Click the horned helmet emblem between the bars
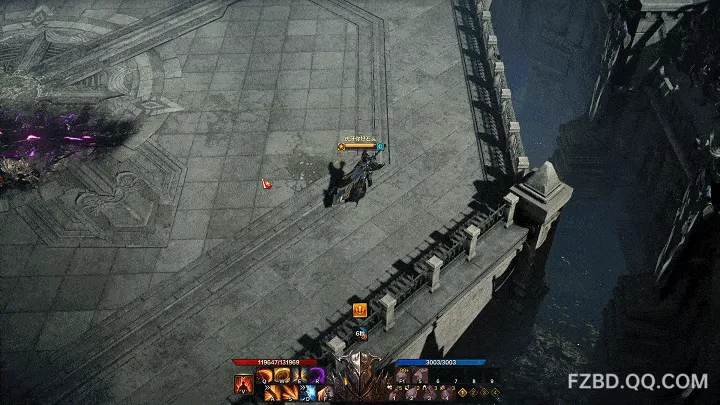The image size is (720, 405). pyautogui.click(x=359, y=380)
